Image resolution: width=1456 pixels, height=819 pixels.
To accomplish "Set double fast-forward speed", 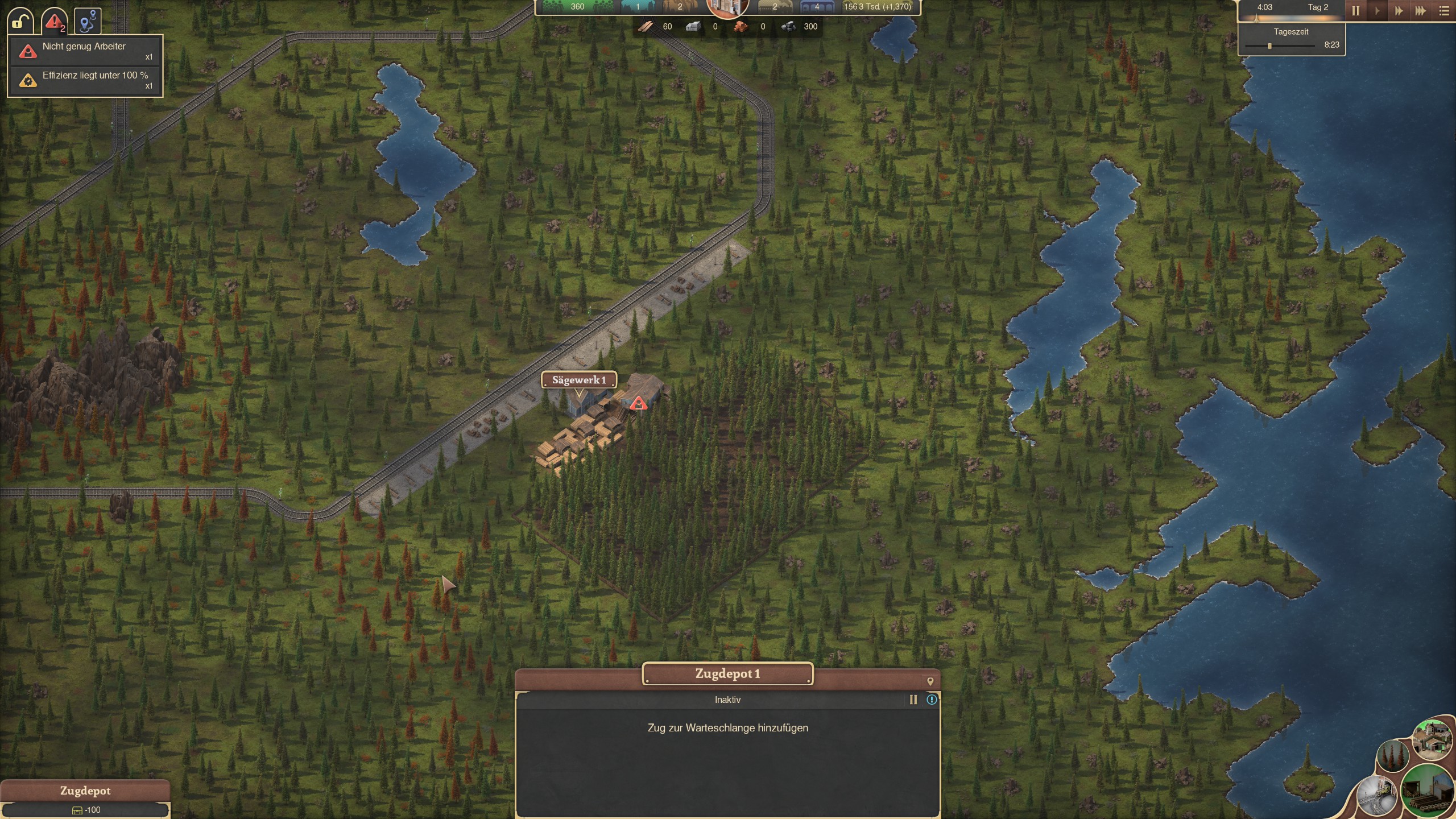I will tap(1399, 11).
